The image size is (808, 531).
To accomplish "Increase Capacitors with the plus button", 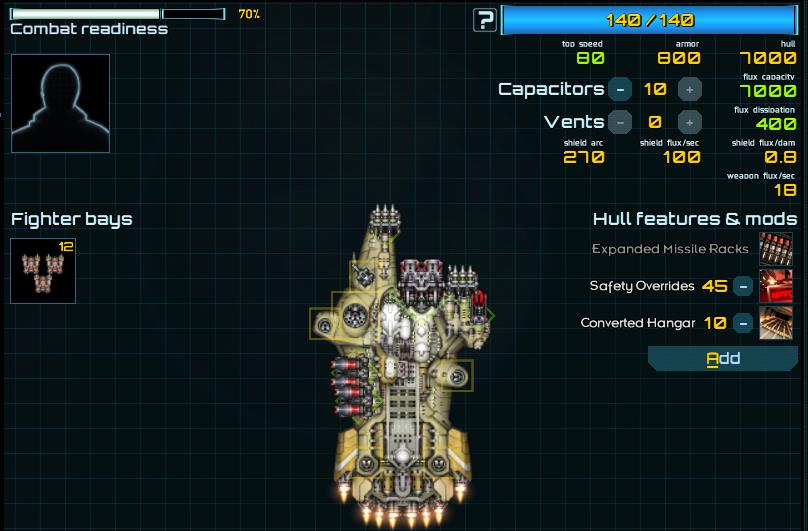I will (689, 89).
